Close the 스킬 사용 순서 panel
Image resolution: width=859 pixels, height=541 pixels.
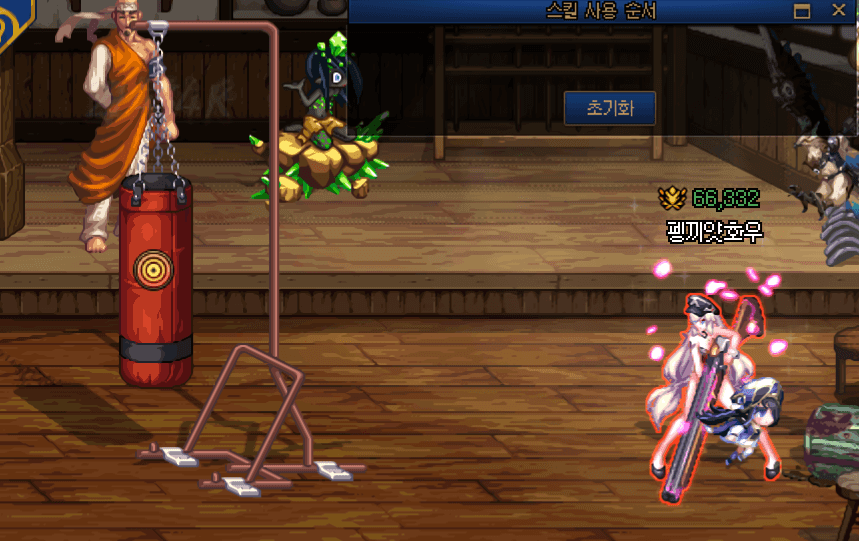tap(838, 11)
